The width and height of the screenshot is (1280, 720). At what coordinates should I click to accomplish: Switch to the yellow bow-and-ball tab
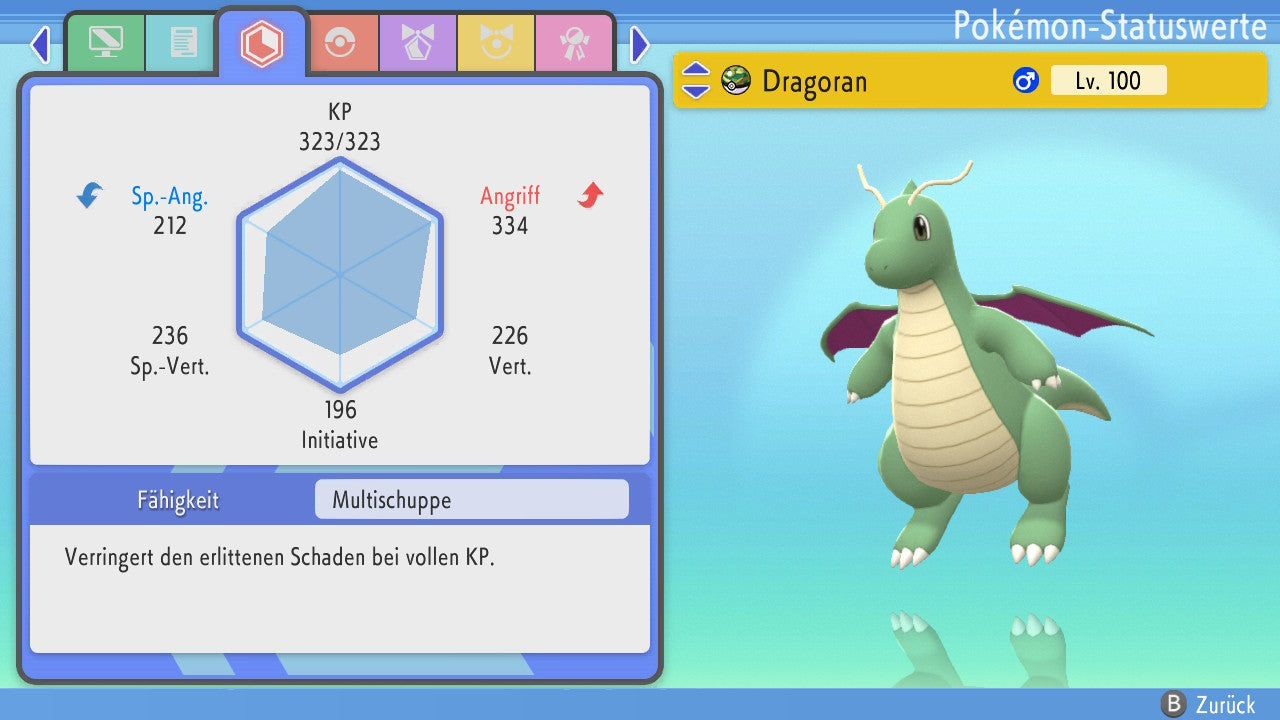496,43
